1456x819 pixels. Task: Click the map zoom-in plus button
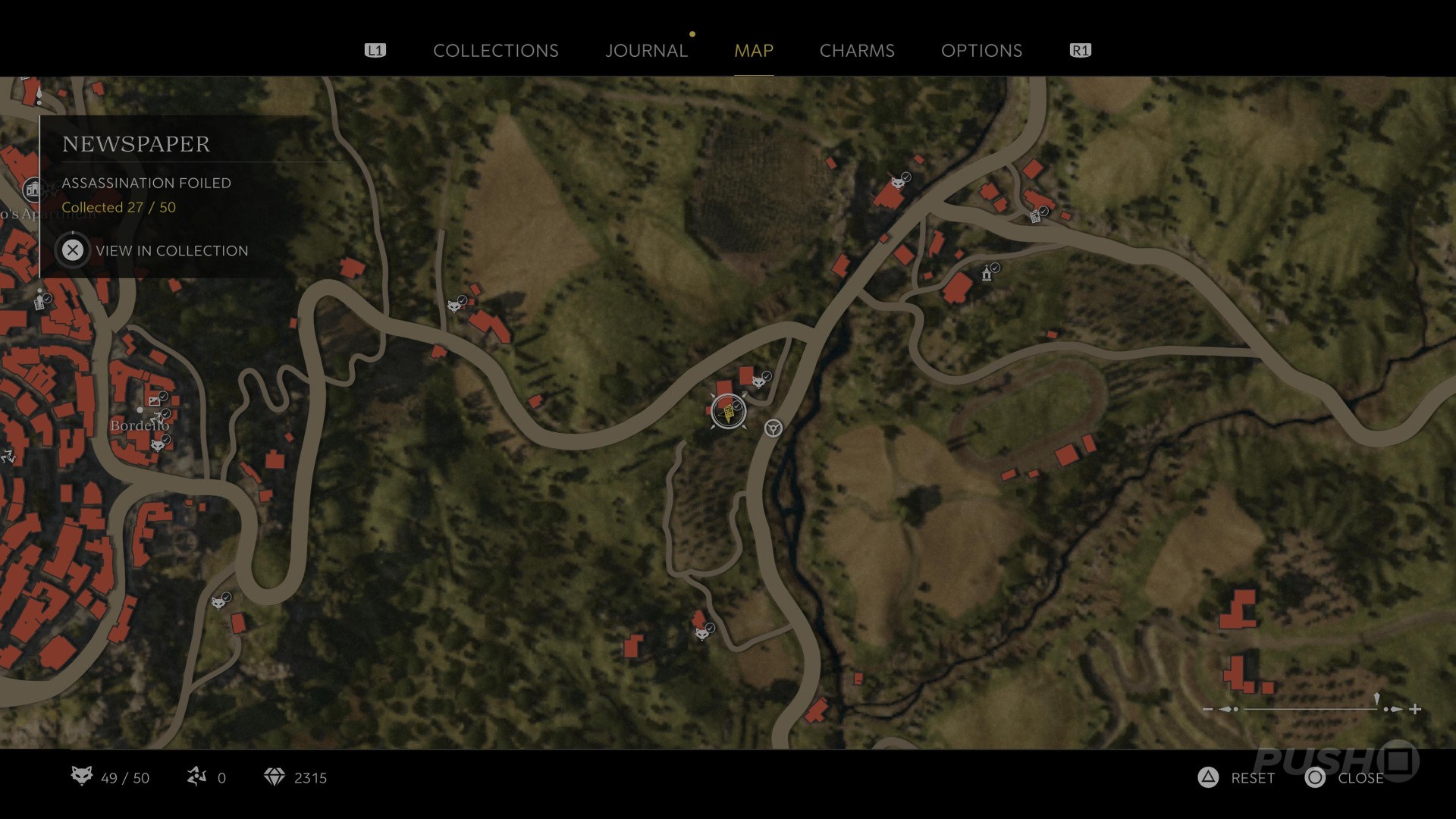(x=1415, y=709)
